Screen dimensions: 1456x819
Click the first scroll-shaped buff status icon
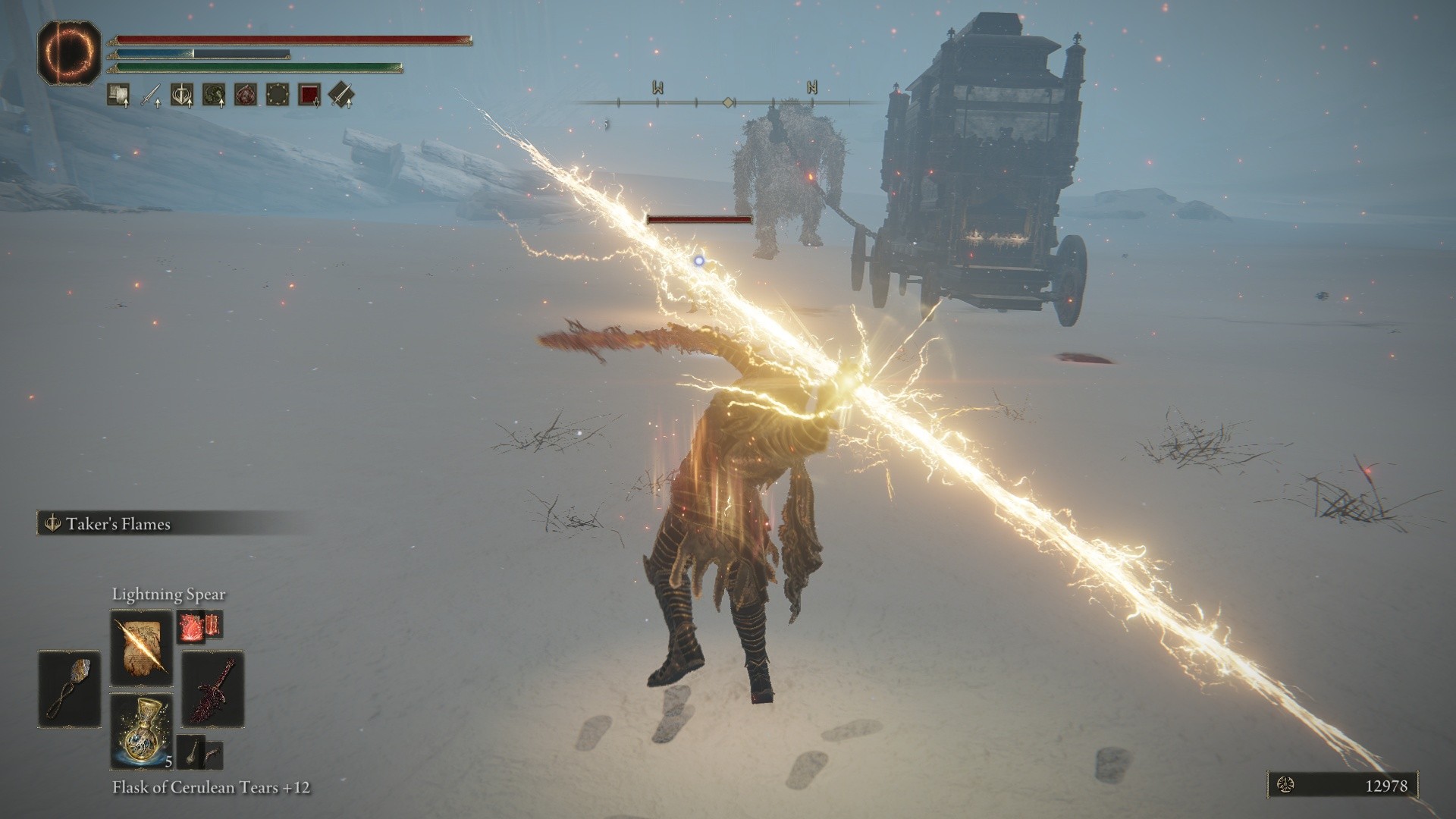(x=118, y=95)
